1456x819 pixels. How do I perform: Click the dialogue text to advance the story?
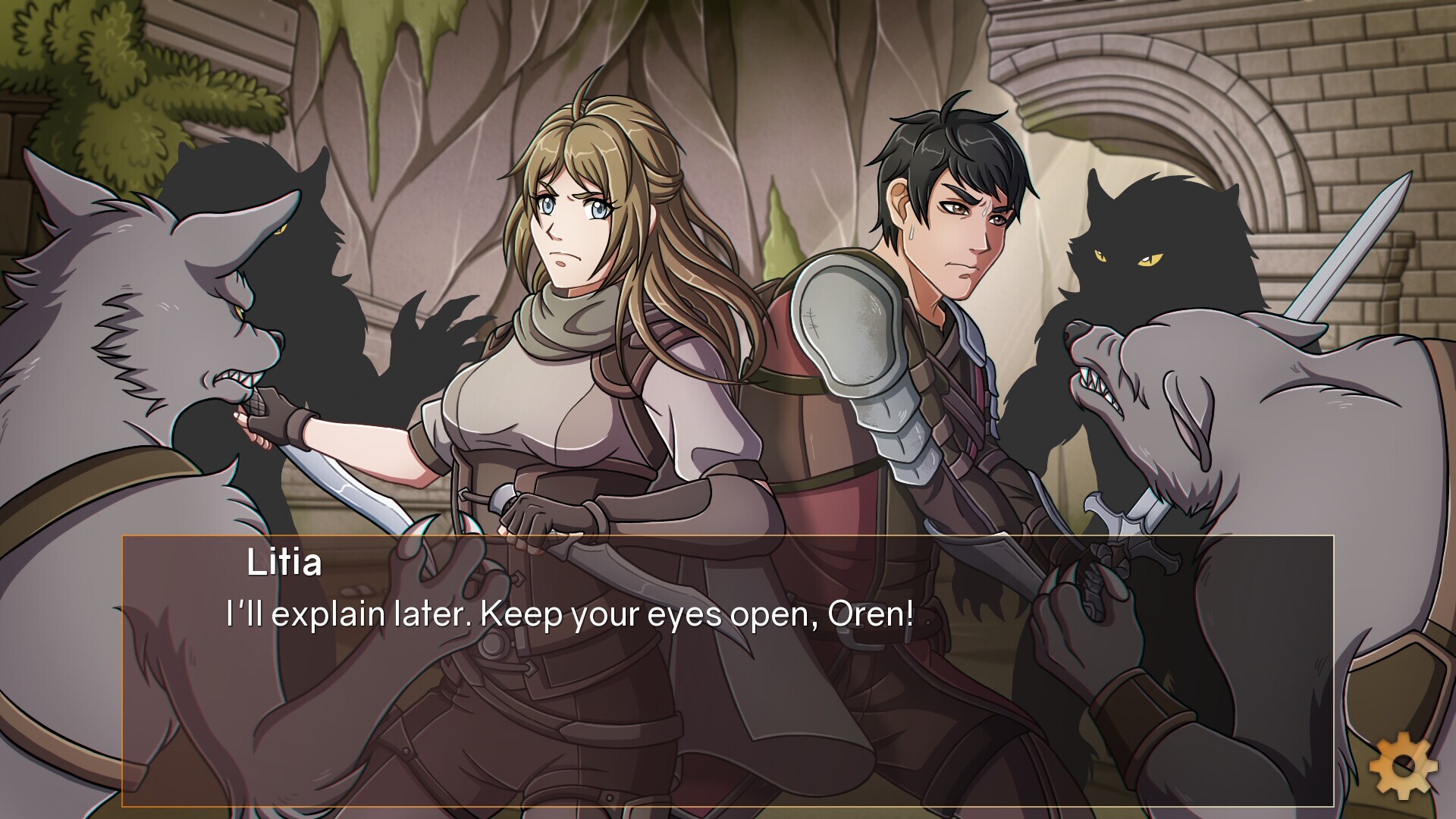567,617
